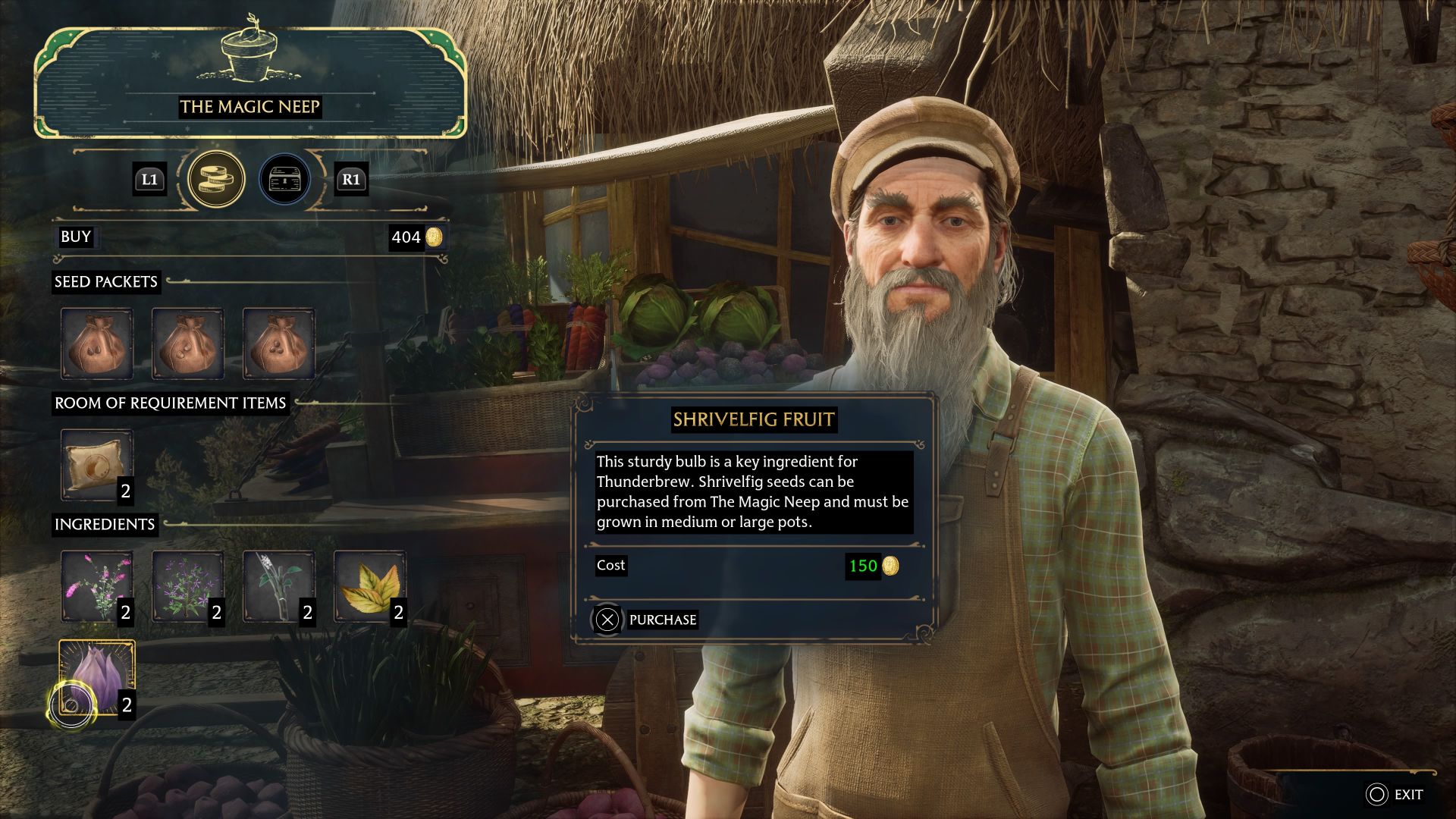Select the middle seed packet icon
The width and height of the screenshot is (1456, 819).
point(187,344)
